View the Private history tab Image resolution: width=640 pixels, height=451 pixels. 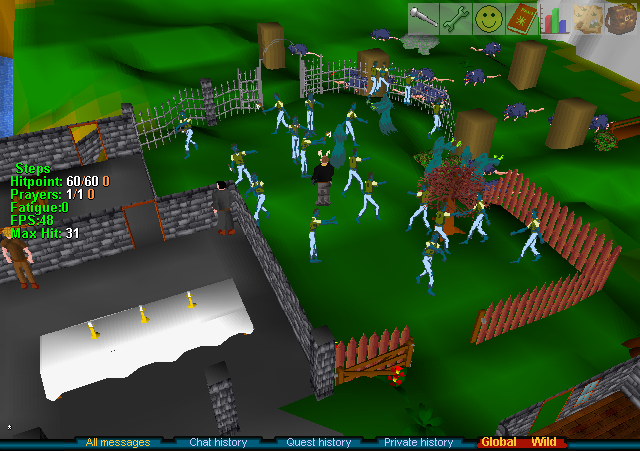coord(418,442)
